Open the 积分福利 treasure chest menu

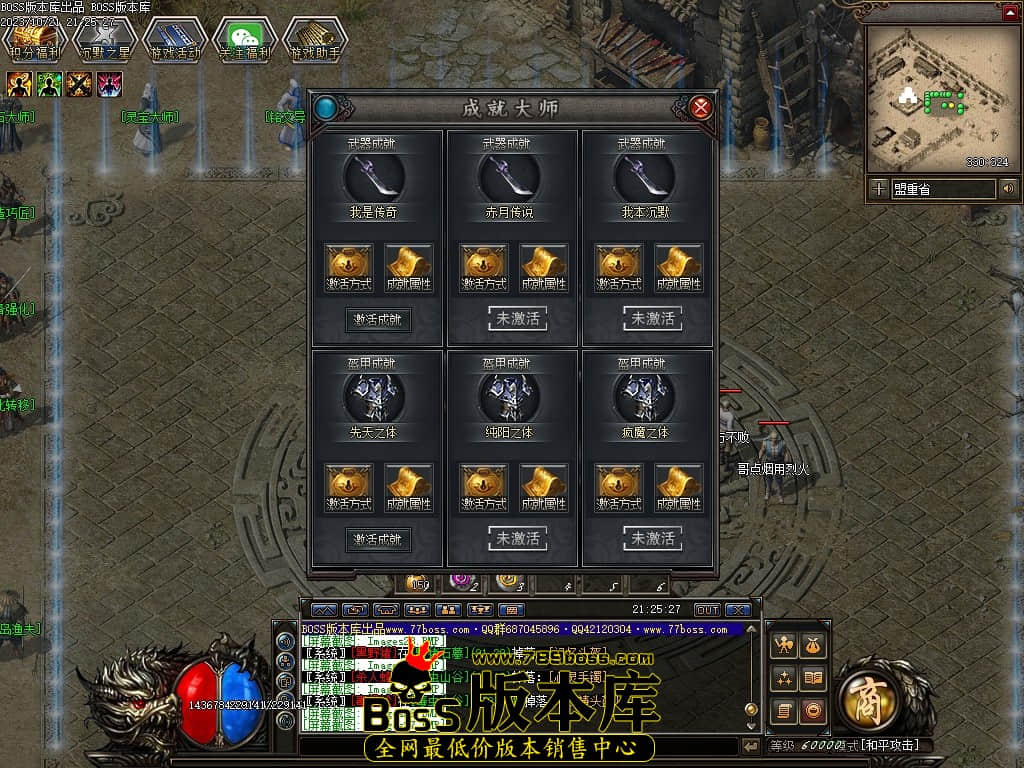click(x=34, y=40)
